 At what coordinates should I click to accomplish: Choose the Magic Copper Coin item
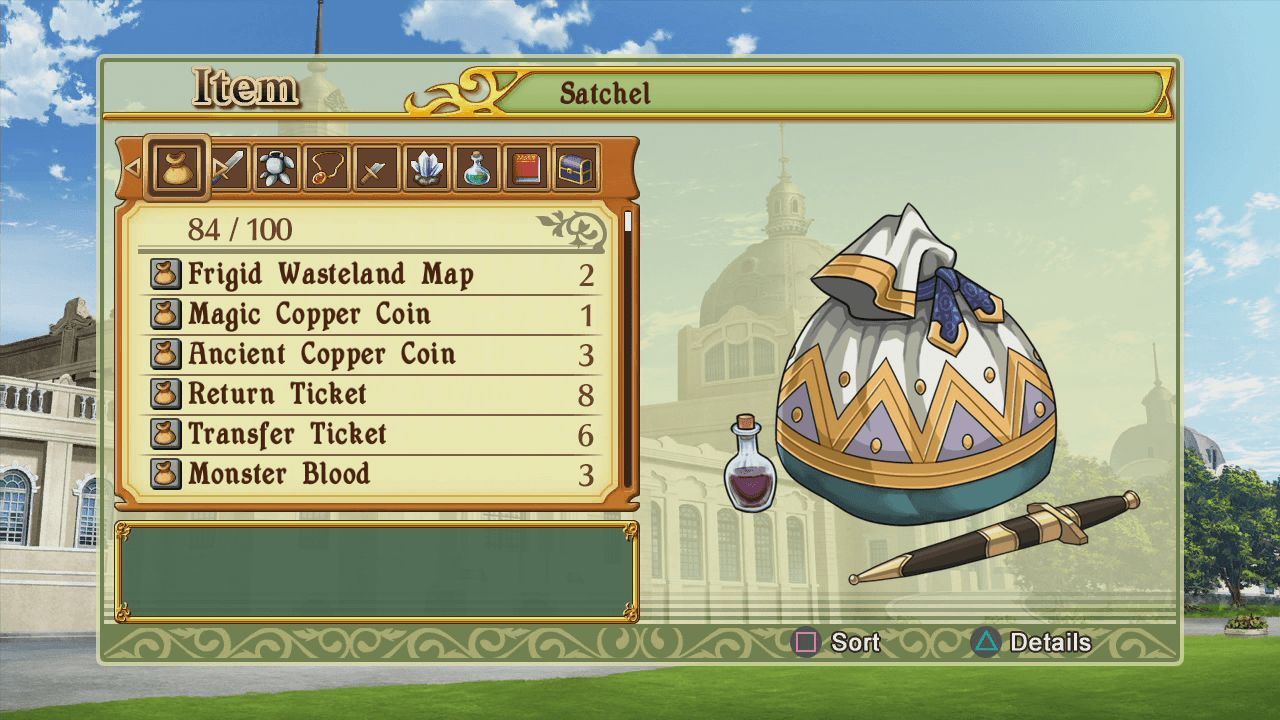pyautogui.click(x=370, y=315)
